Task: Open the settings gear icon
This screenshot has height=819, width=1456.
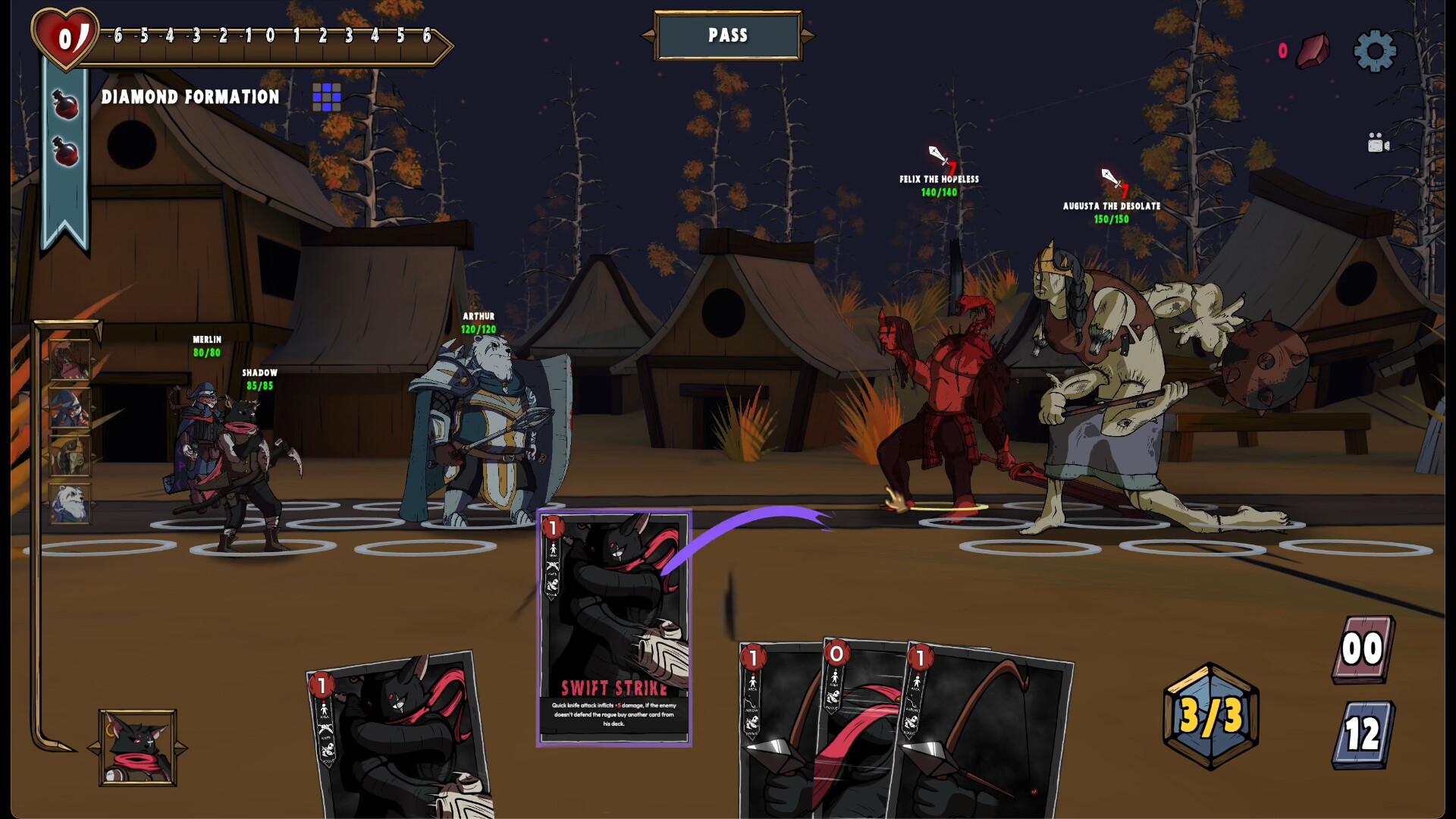Action: pyautogui.click(x=1373, y=52)
